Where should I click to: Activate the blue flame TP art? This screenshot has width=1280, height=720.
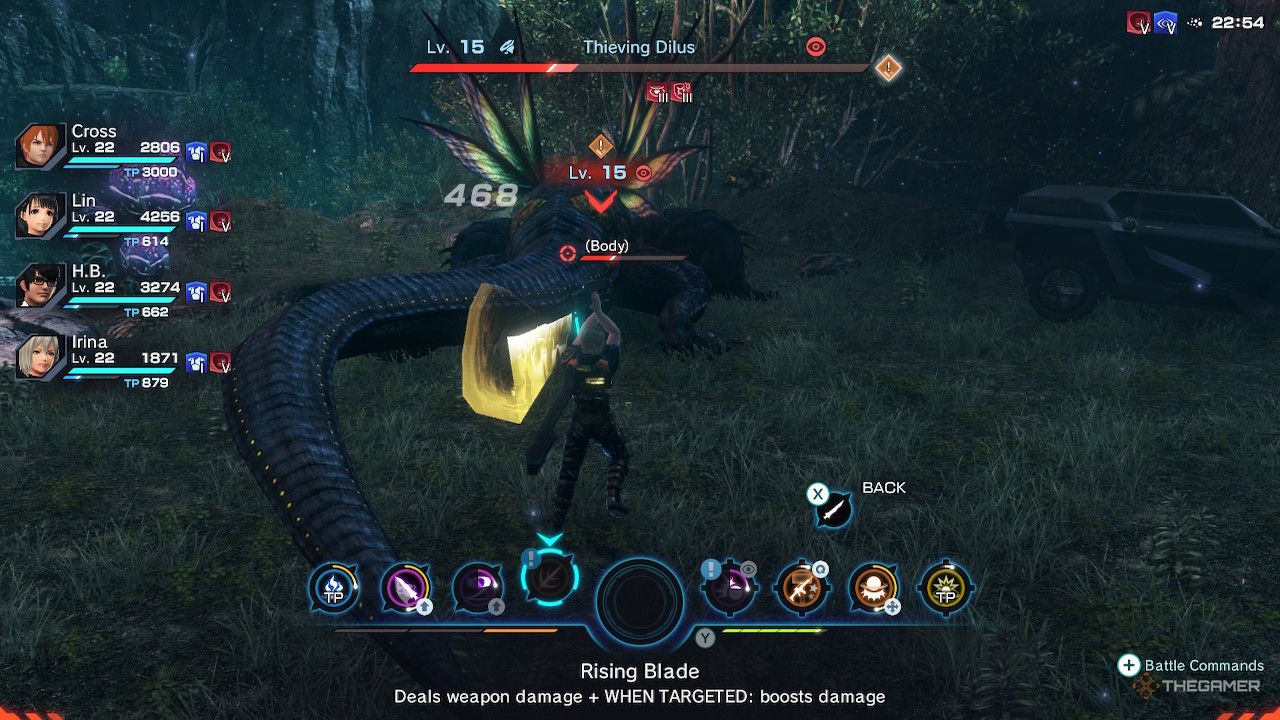tap(332, 589)
